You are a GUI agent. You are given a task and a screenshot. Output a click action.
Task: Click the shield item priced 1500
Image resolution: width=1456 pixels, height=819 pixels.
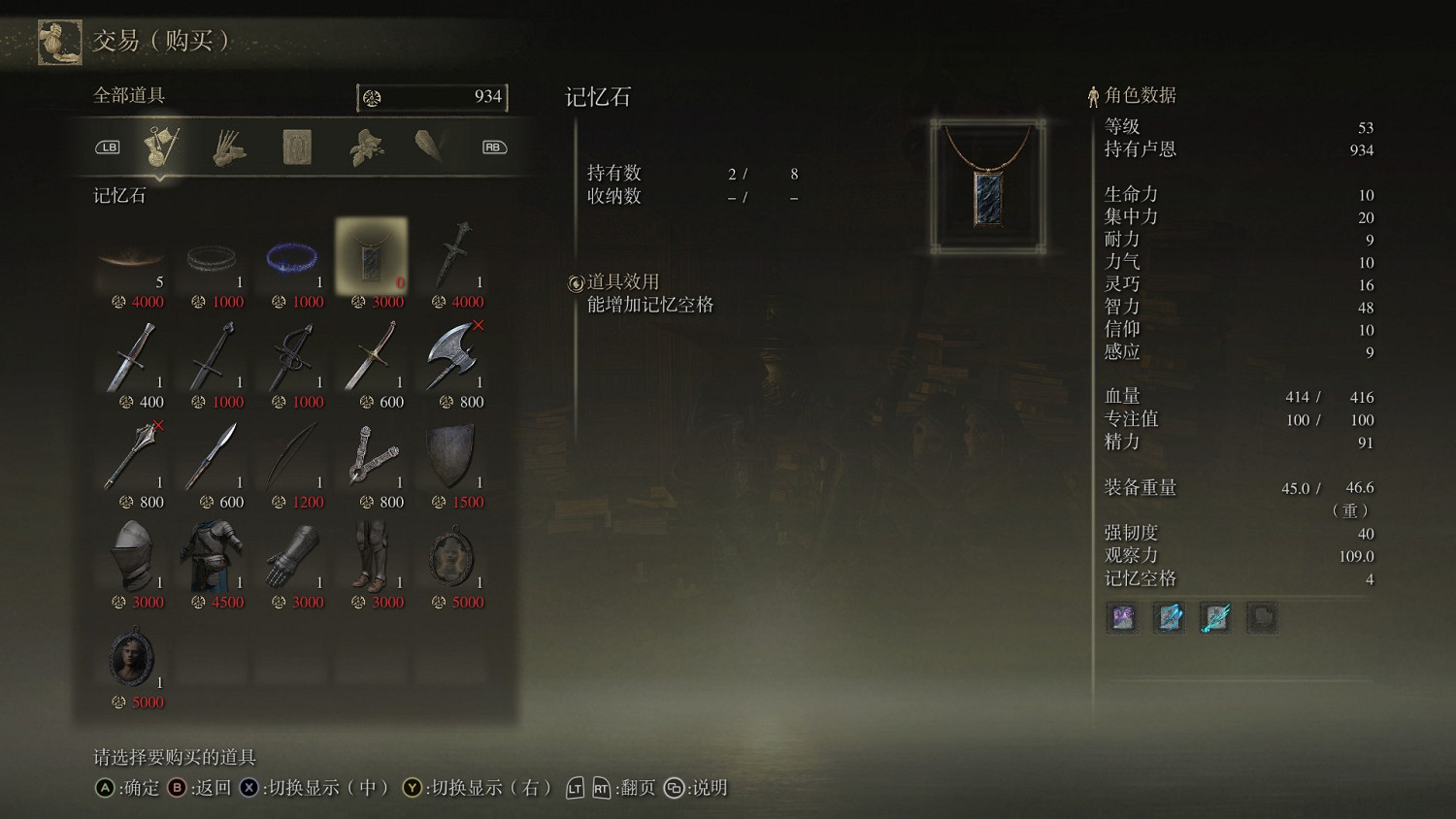[451, 456]
